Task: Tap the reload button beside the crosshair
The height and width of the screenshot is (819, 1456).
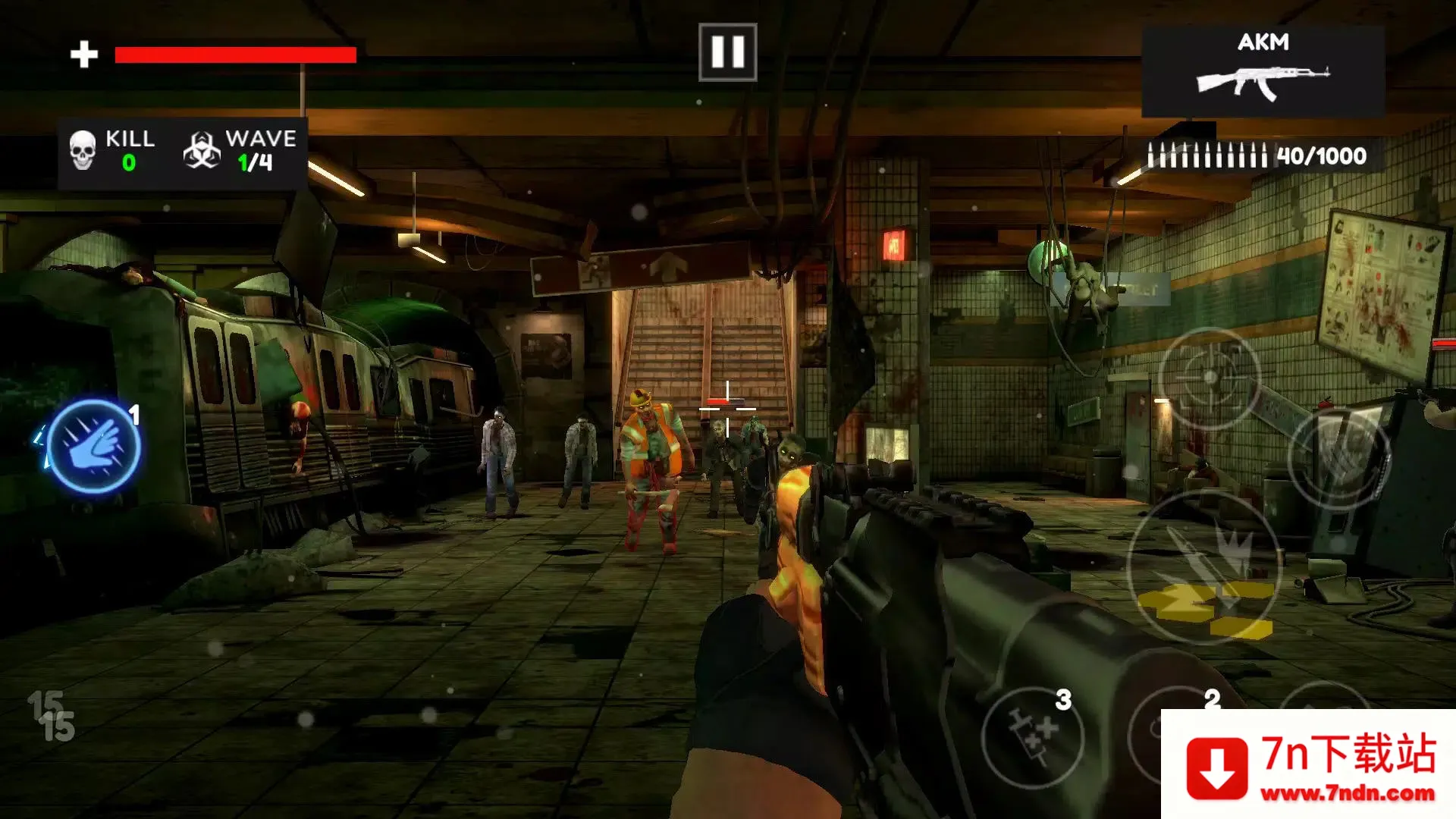Action: pyautogui.click(x=1339, y=457)
